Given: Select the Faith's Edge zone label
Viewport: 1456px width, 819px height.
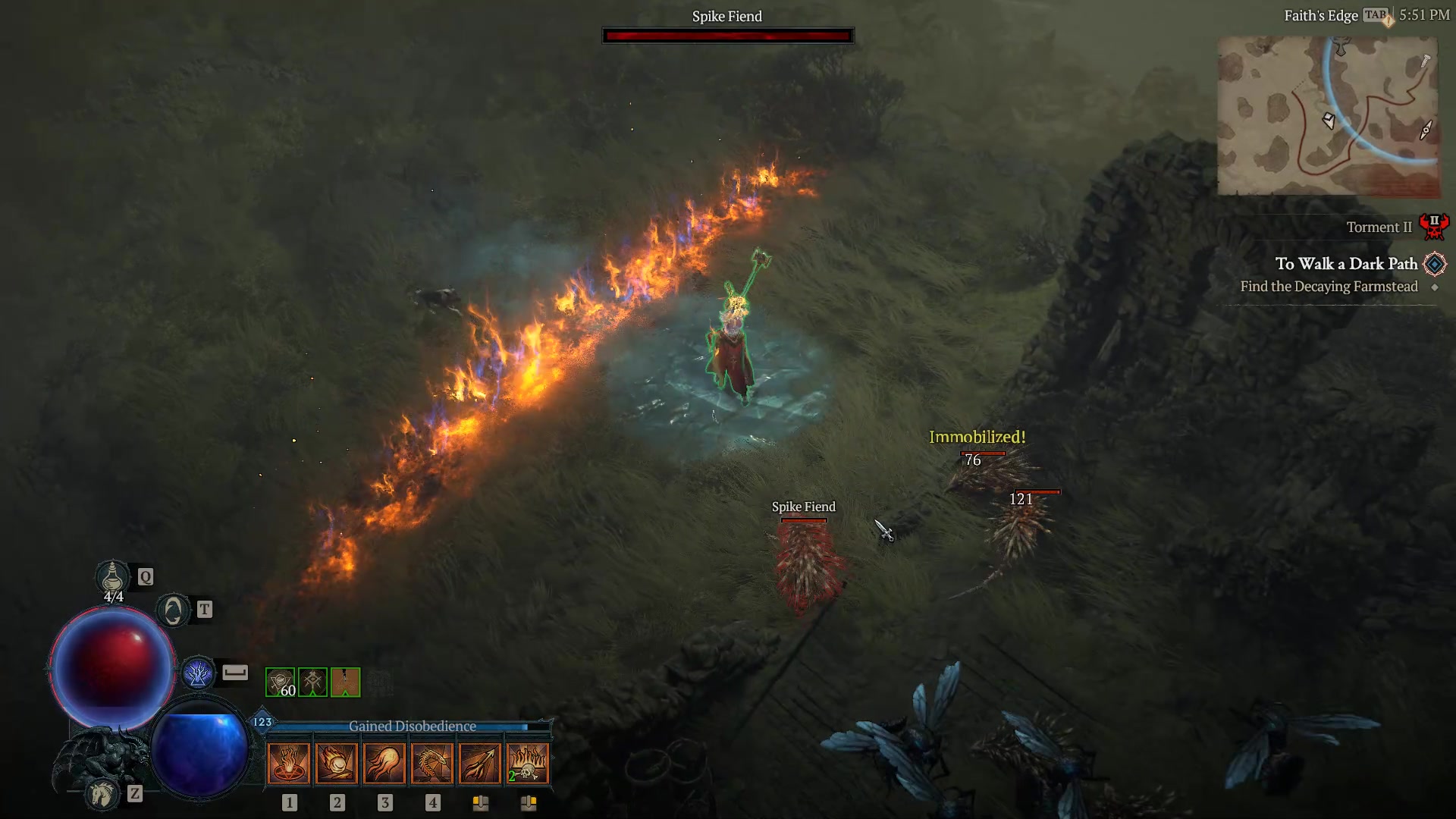Looking at the screenshot, I should pyautogui.click(x=1322, y=15).
